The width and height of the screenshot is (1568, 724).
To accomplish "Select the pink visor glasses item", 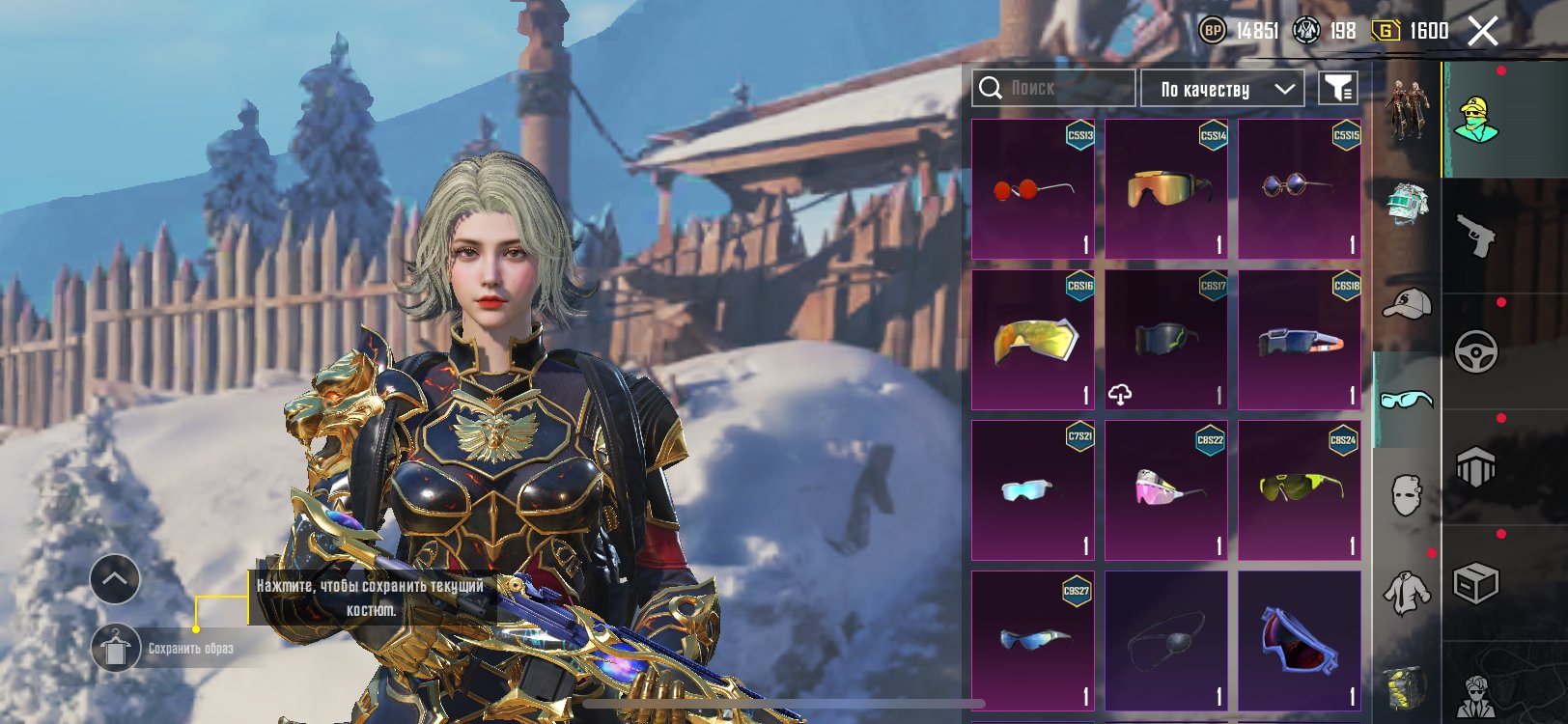I will tap(1166, 490).
